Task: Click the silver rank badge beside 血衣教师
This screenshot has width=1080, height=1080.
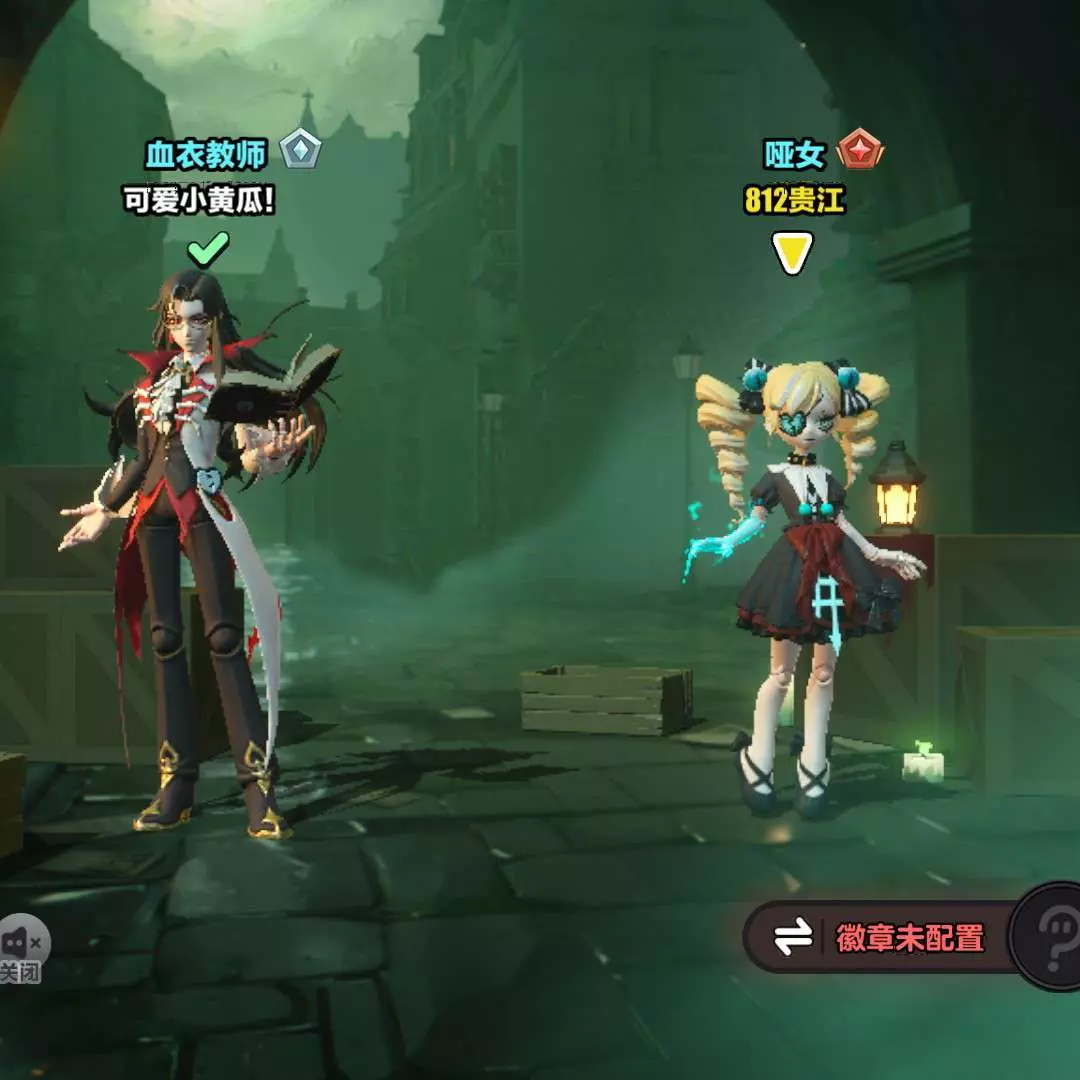Action: click(x=299, y=151)
